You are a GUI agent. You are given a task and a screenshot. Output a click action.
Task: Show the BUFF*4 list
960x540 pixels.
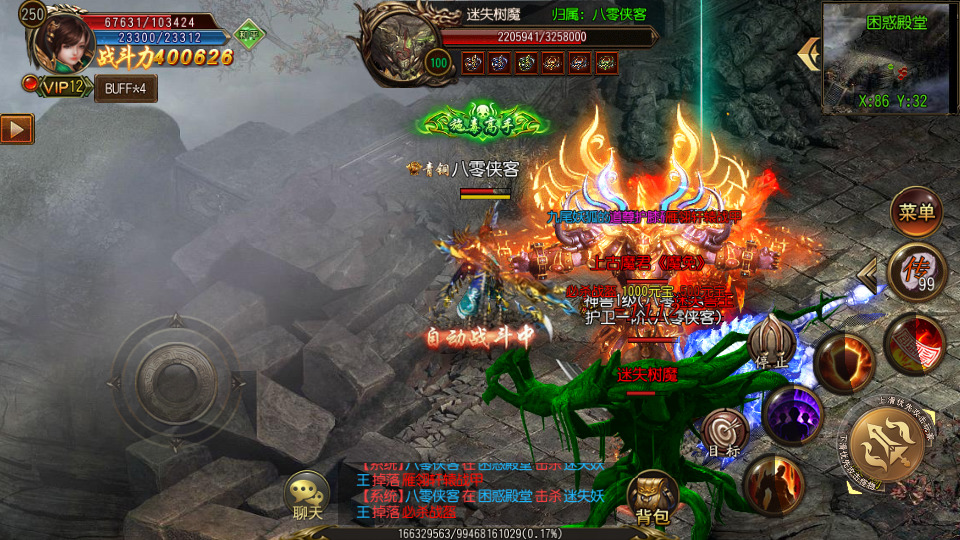126,88
